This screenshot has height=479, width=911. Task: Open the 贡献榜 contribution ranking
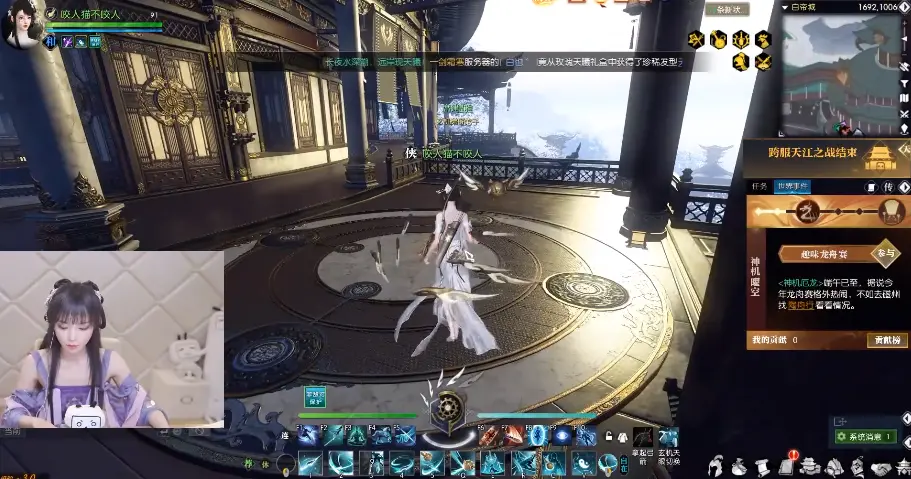887,340
